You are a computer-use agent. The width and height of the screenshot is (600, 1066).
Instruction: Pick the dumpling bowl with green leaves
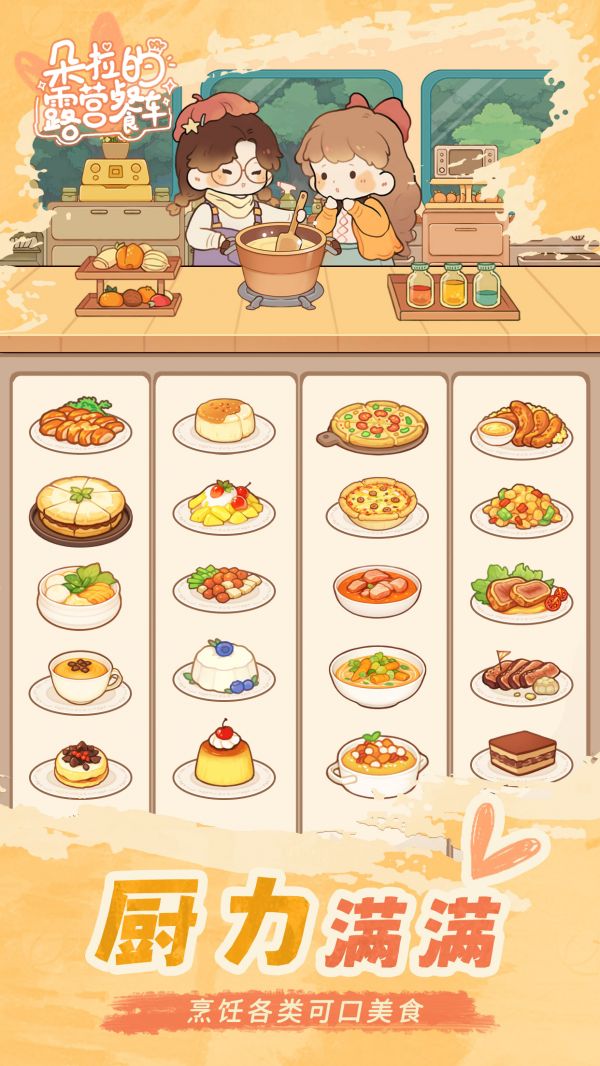80,592
